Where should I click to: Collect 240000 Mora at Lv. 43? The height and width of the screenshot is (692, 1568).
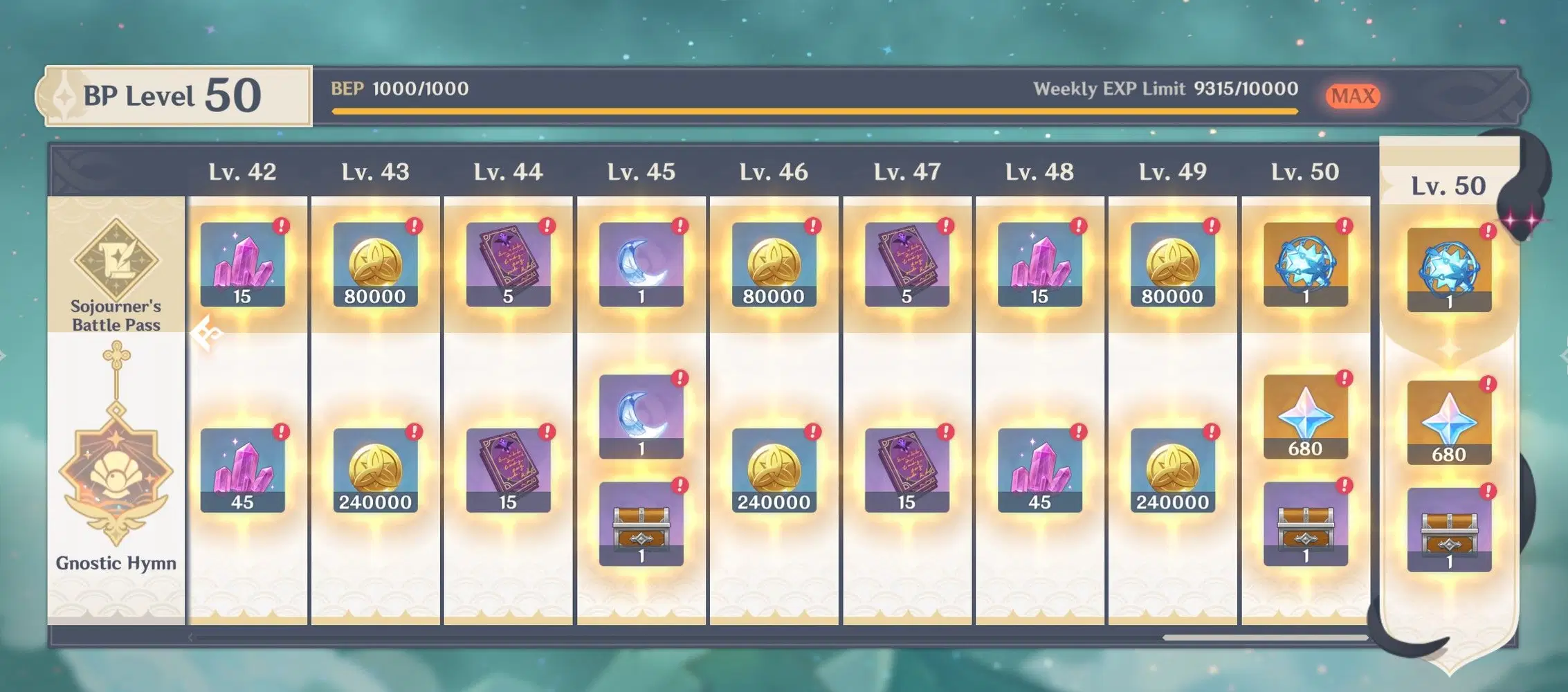point(375,470)
